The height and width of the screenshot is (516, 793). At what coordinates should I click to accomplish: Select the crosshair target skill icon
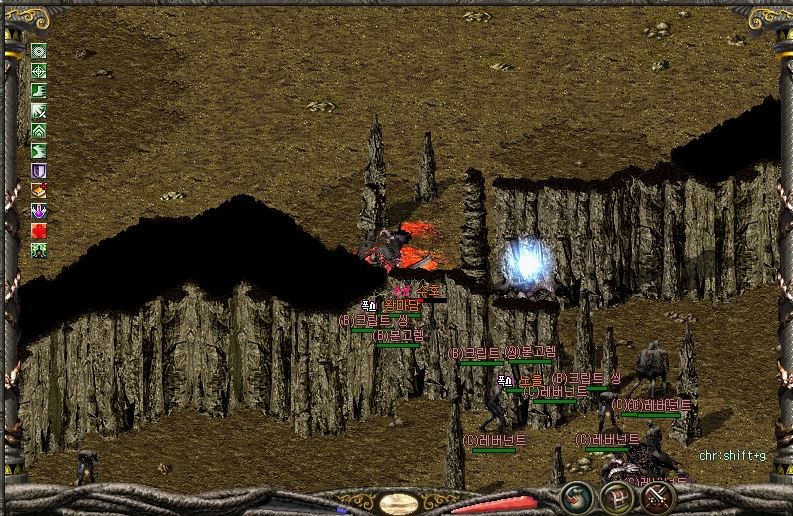coord(39,71)
